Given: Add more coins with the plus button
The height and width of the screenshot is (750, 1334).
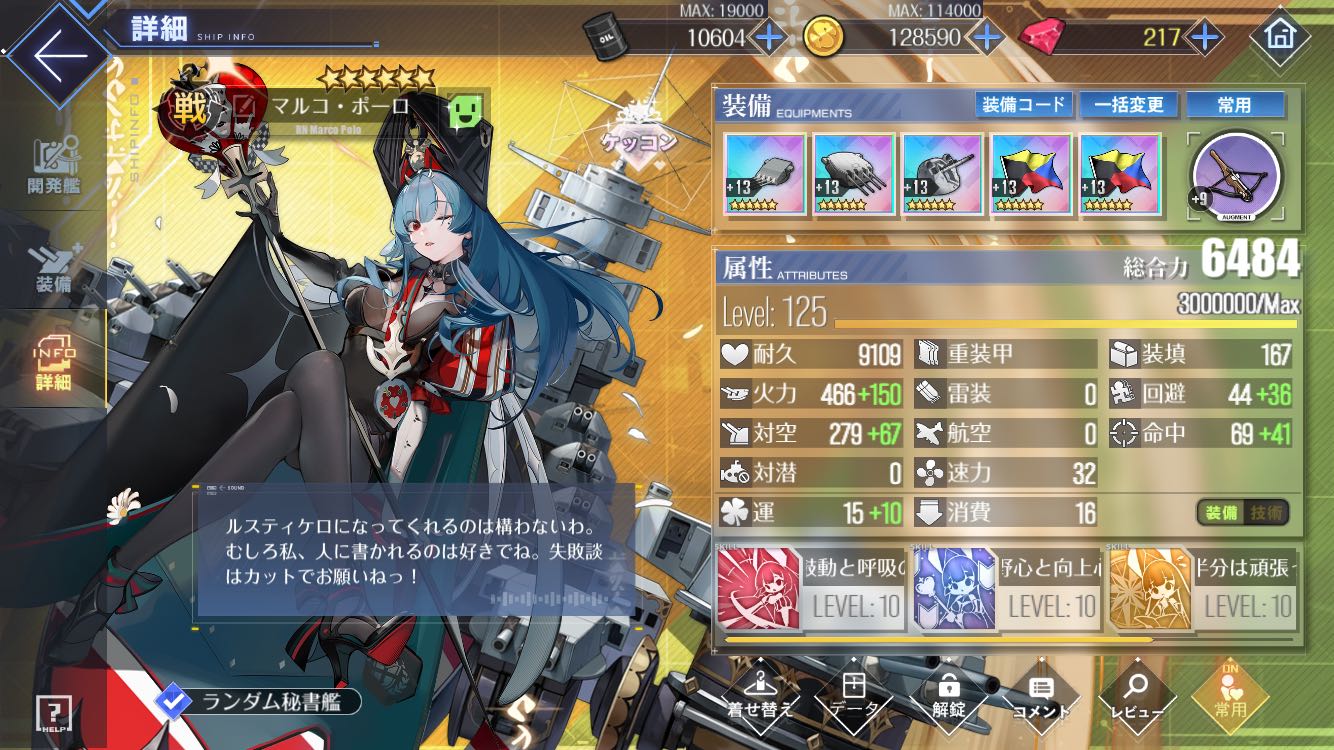Looking at the screenshot, I should tap(988, 38).
